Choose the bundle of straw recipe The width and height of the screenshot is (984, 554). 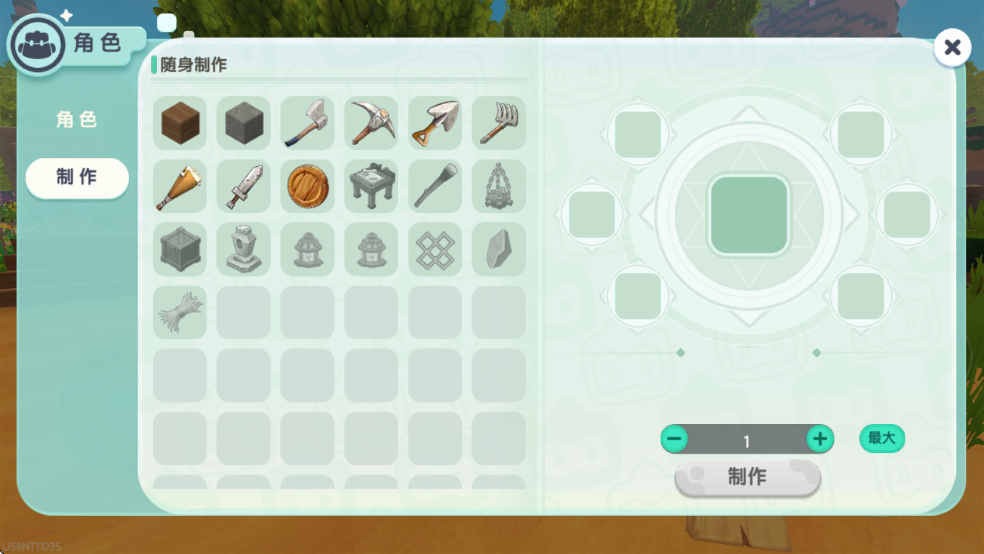[180, 312]
